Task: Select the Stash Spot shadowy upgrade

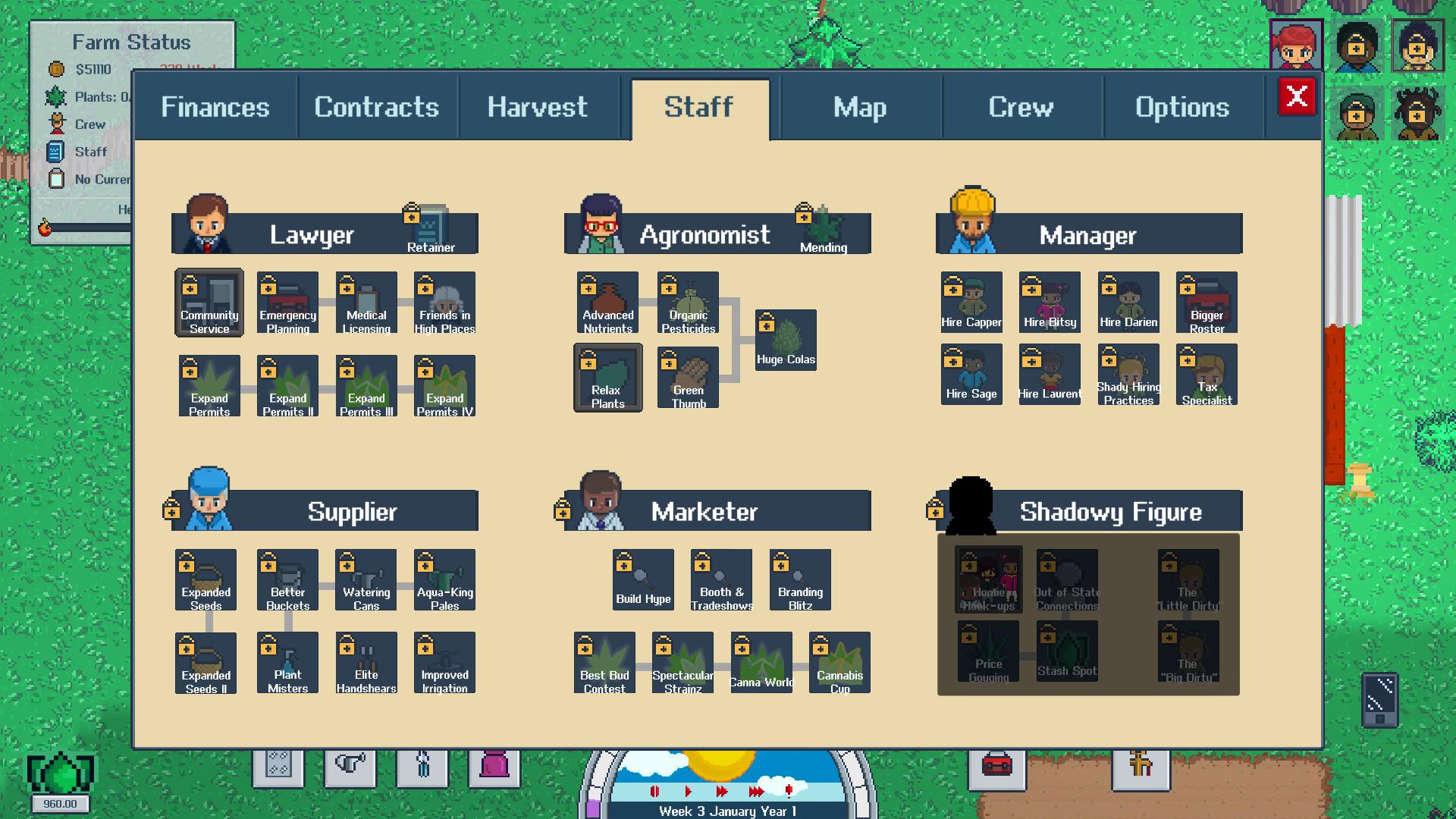Action: click(x=1066, y=651)
